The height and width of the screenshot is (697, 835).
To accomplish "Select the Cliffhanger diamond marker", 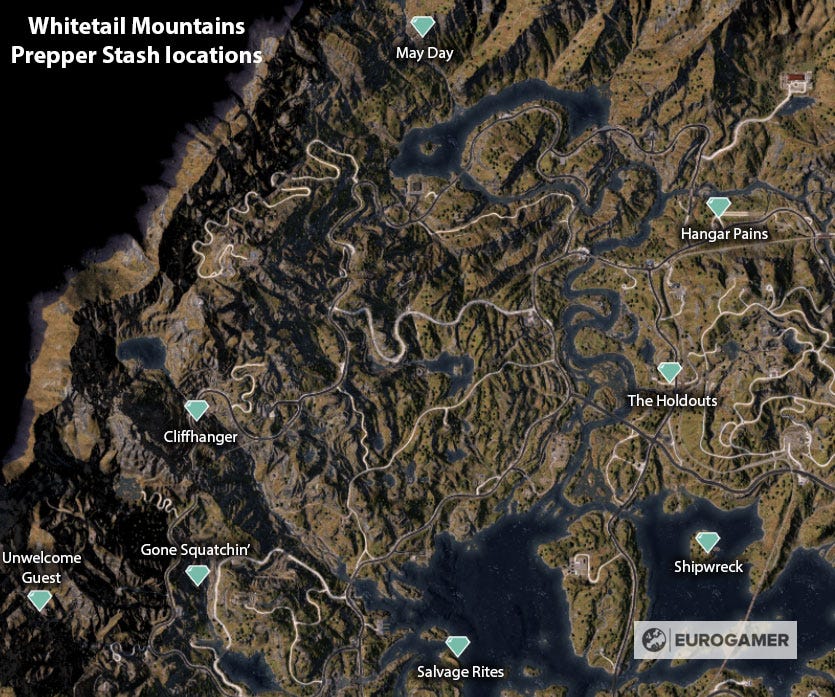I will (196, 410).
